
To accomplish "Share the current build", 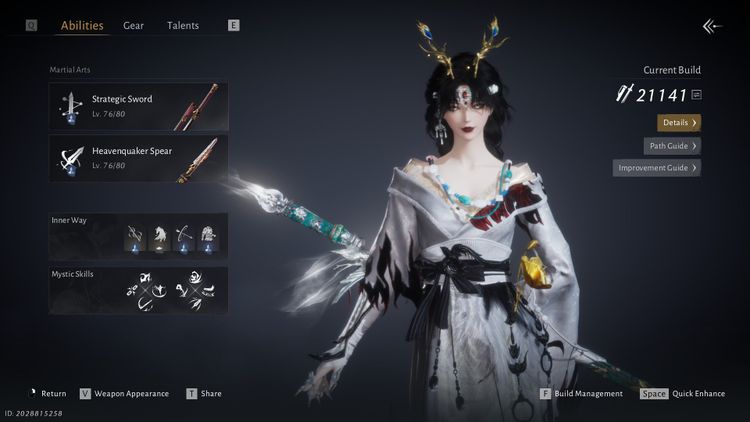I will point(210,394).
